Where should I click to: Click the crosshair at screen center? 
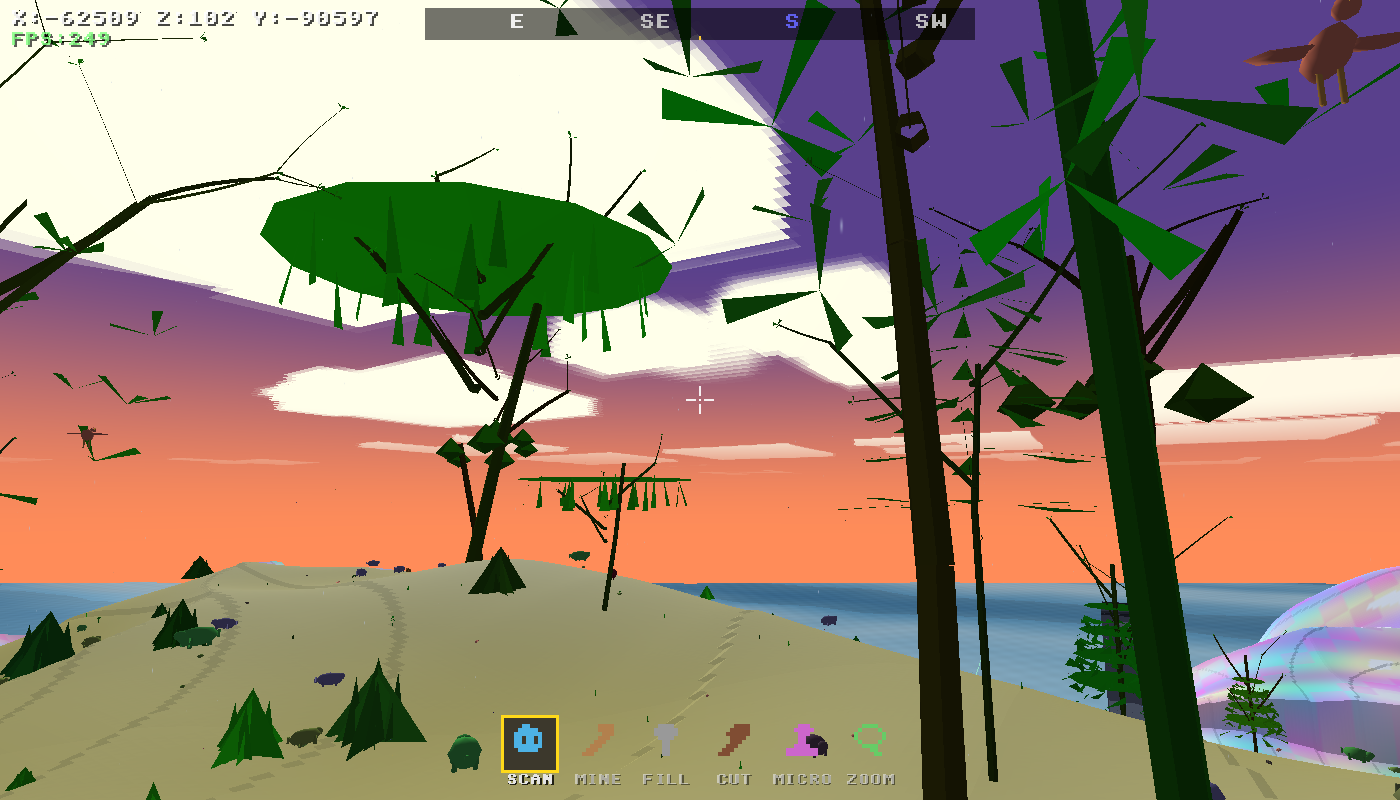coord(700,400)
